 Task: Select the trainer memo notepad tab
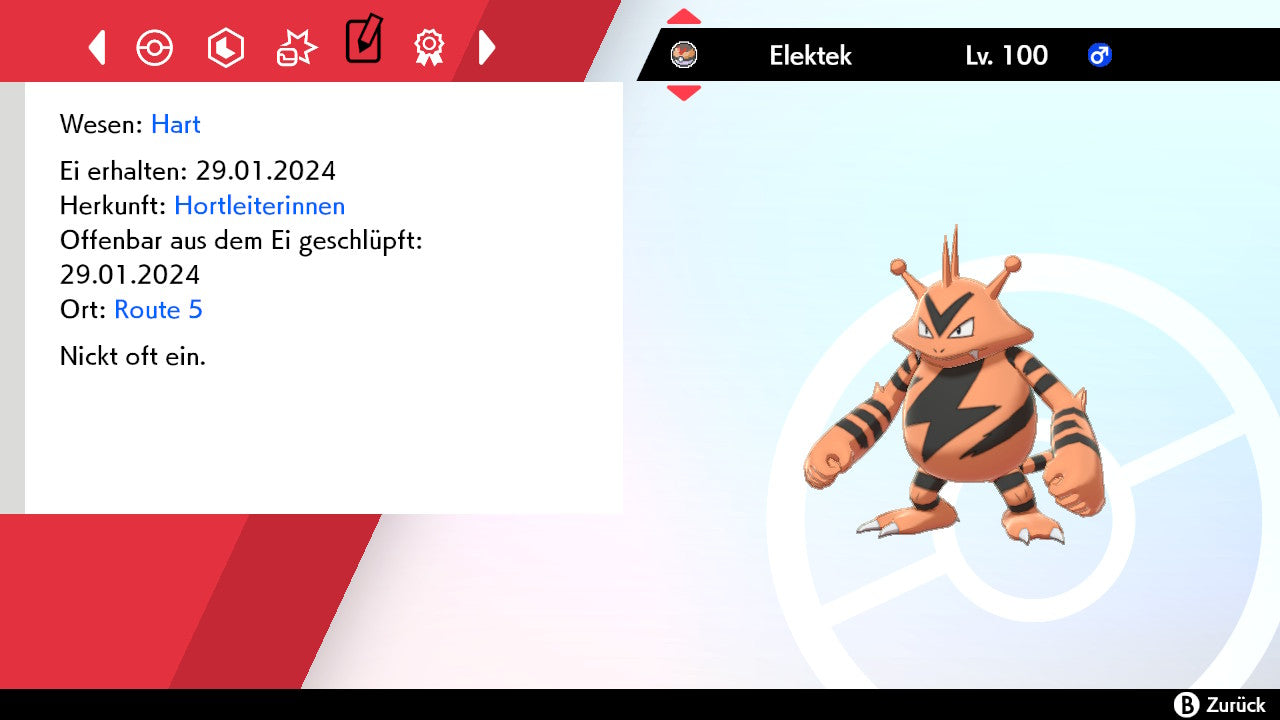(363, 40)
